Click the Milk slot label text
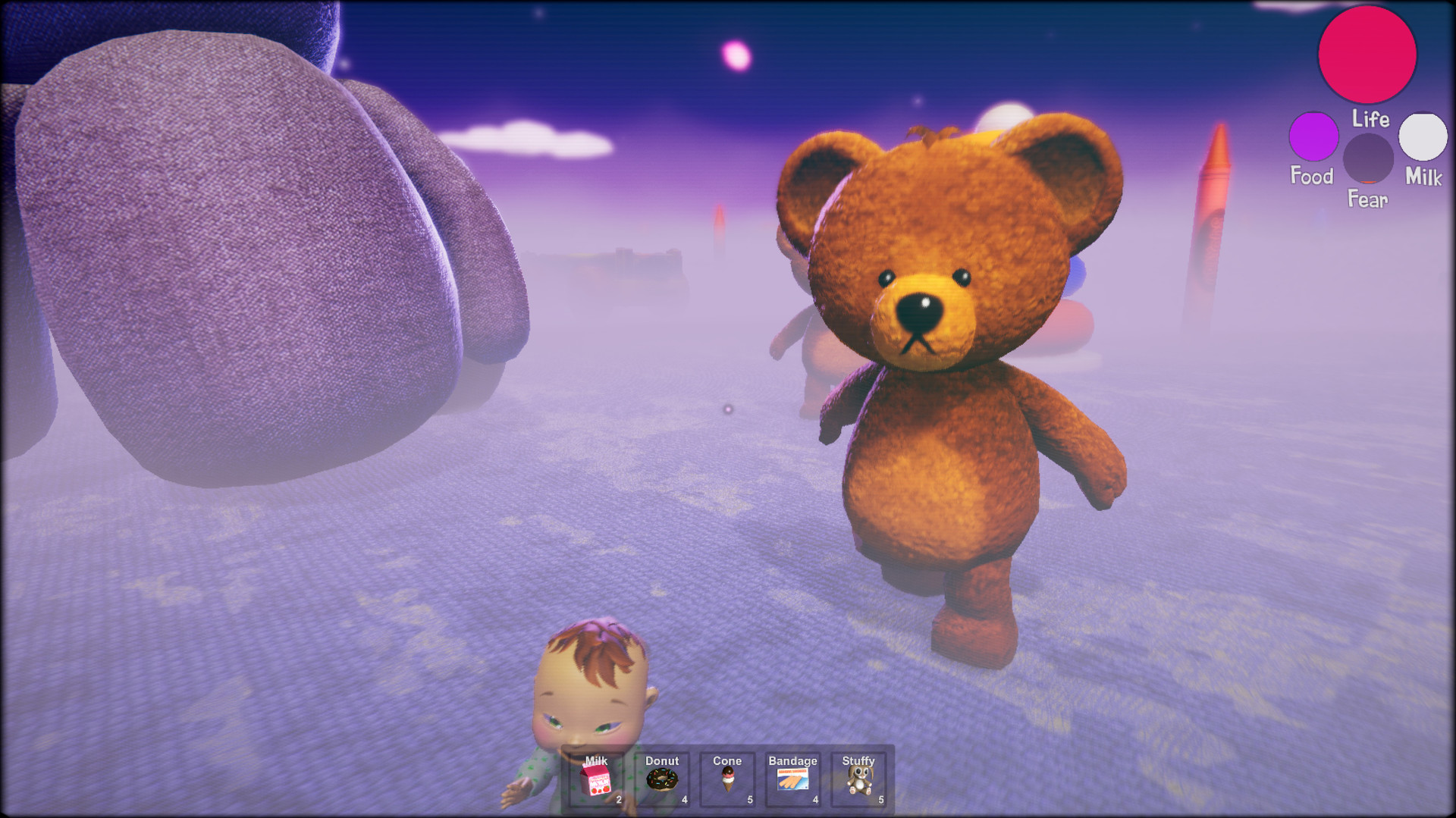The width and height of the screenshot is (1456, 818). (x=595, y=760)
